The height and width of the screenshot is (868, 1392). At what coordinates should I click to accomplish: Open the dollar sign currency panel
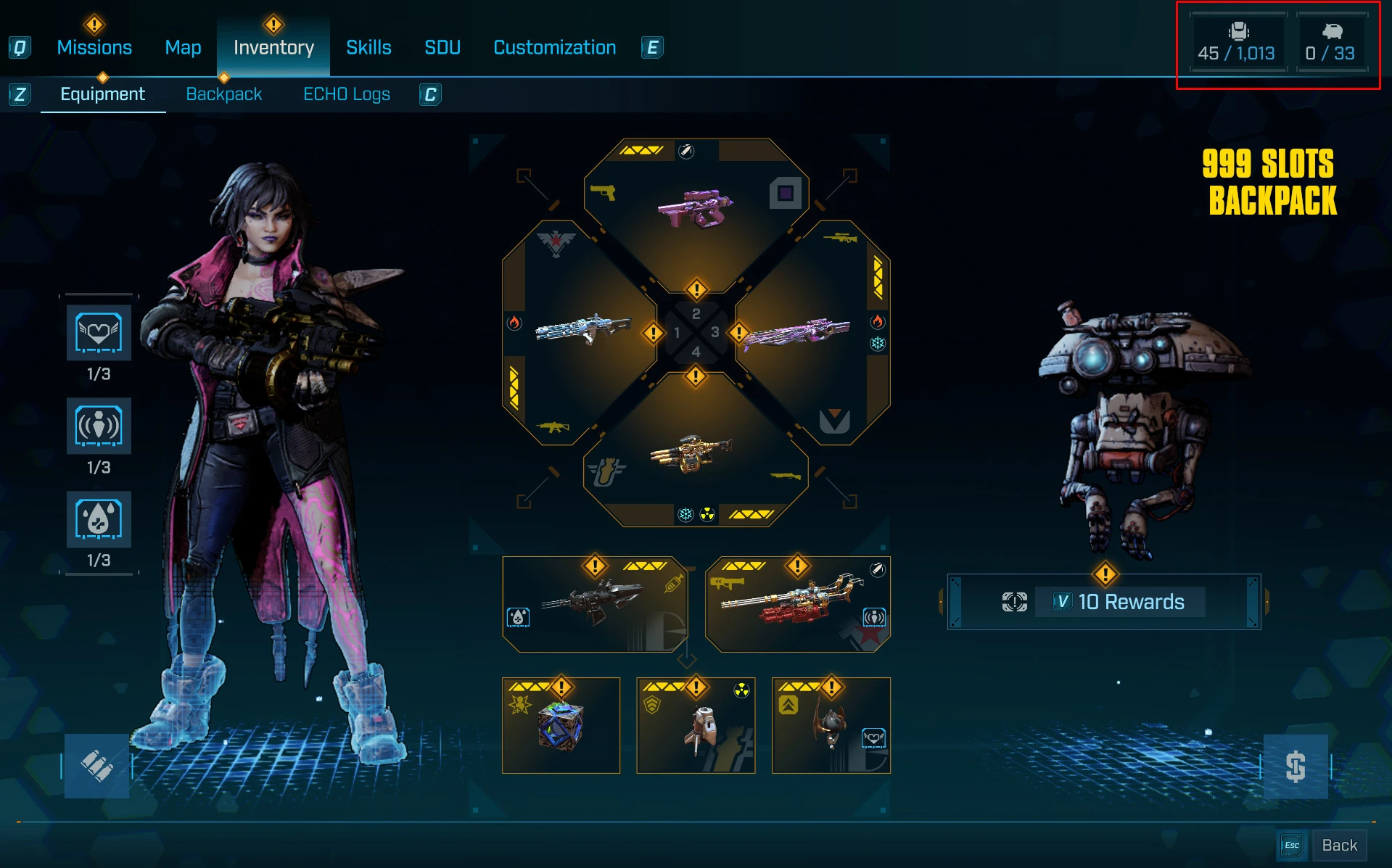[1296, 766]
